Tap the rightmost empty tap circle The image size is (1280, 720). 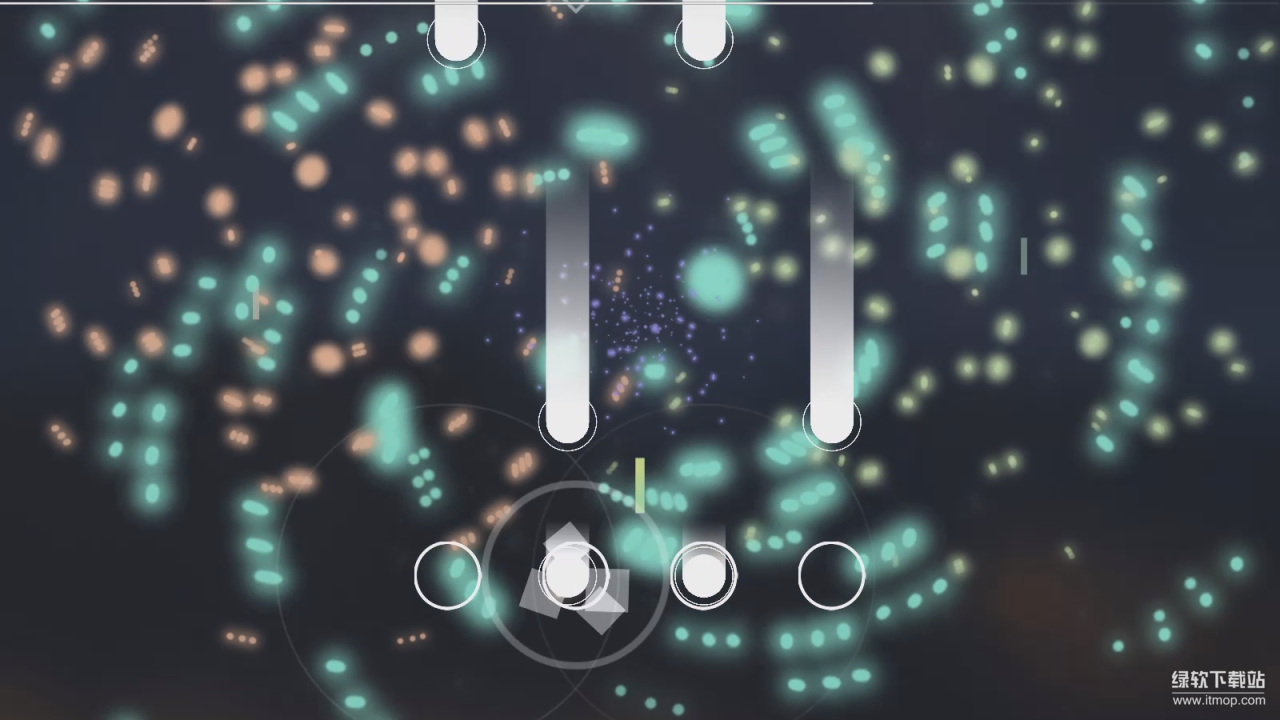tap(833, 575)
